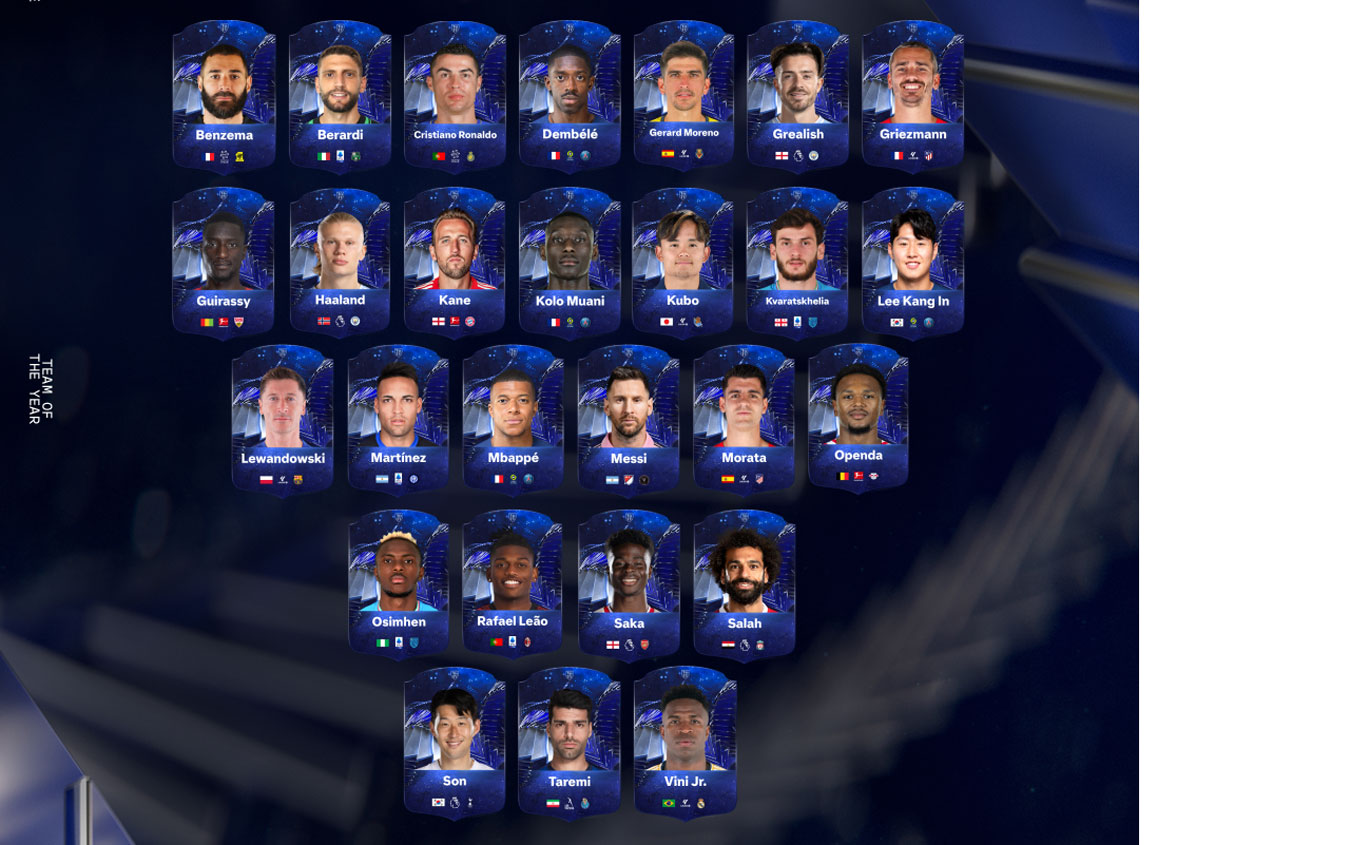This screenshot has height=845, width=1350.
Task: Select the Brazil flag on Vini Jr.'s card
Action: [x=669, y=803]
